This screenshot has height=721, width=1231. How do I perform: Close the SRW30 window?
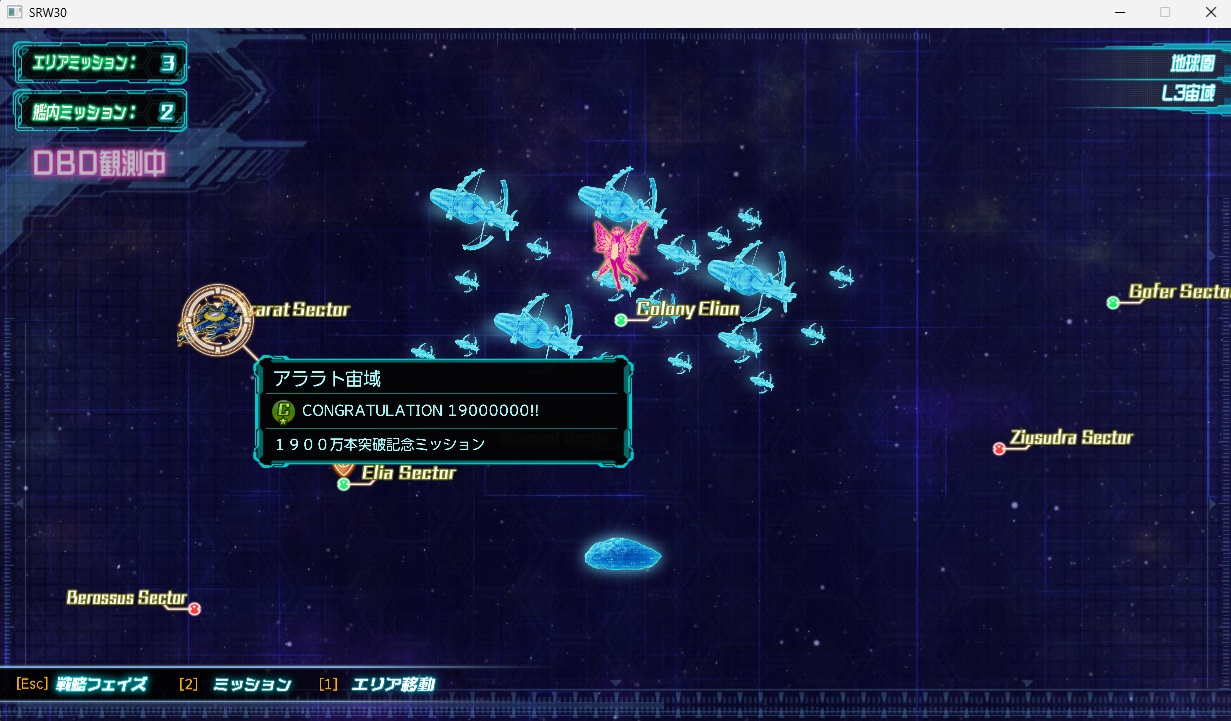[1209, 12]
